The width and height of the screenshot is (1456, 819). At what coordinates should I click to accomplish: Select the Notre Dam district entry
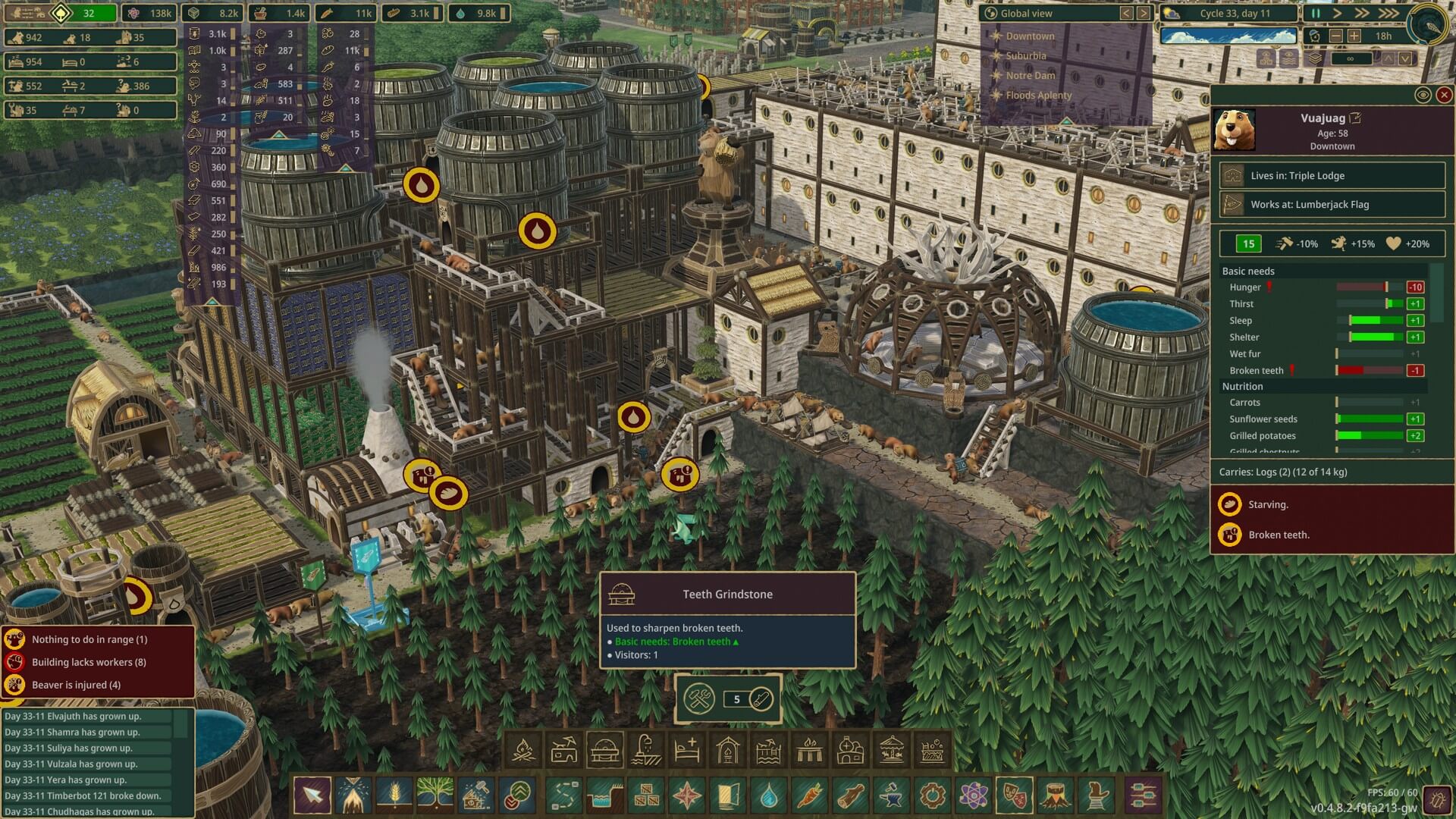tap(1030, 75)
